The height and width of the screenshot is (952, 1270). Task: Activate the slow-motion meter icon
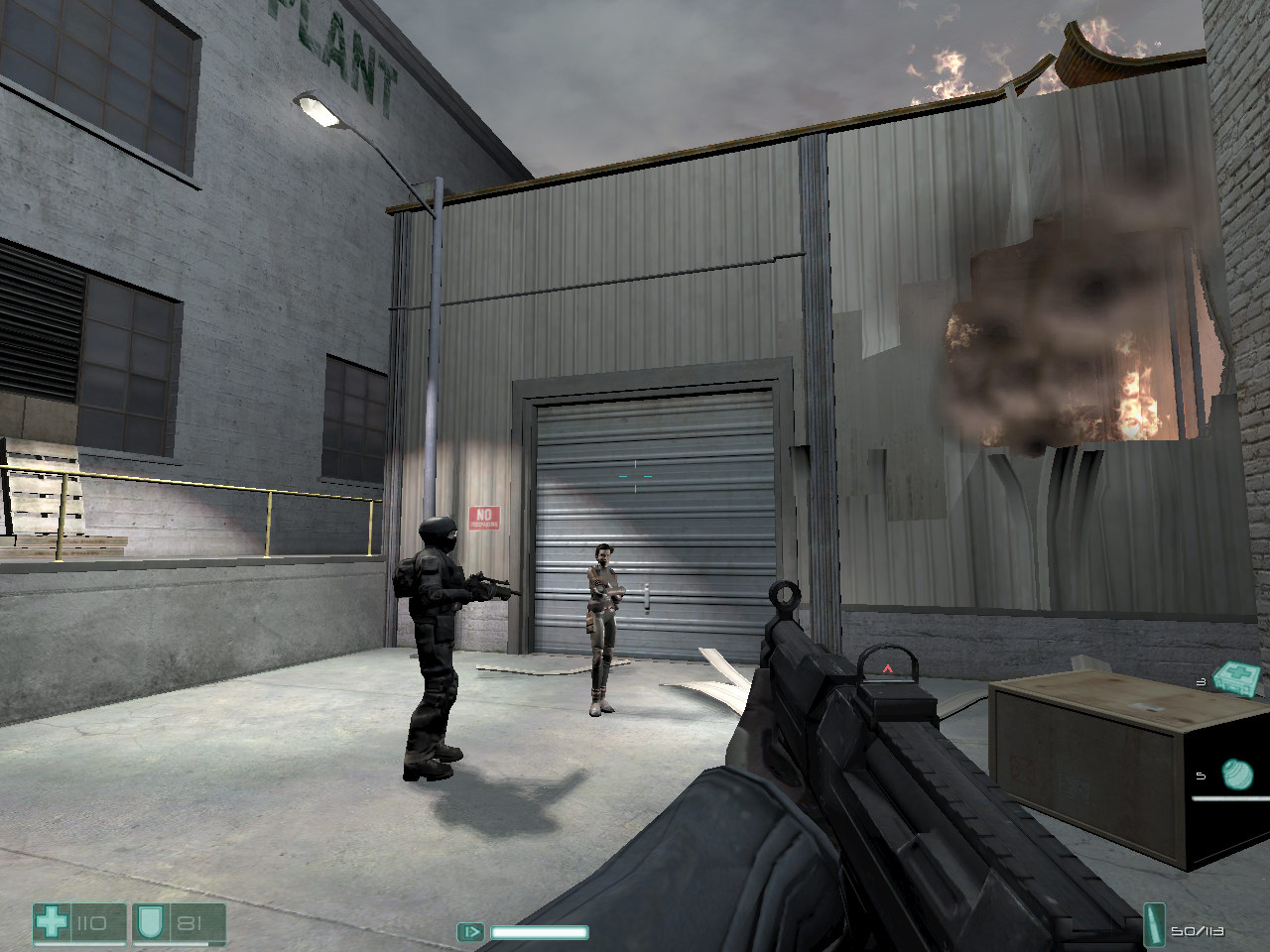click(x=470, y=932)
